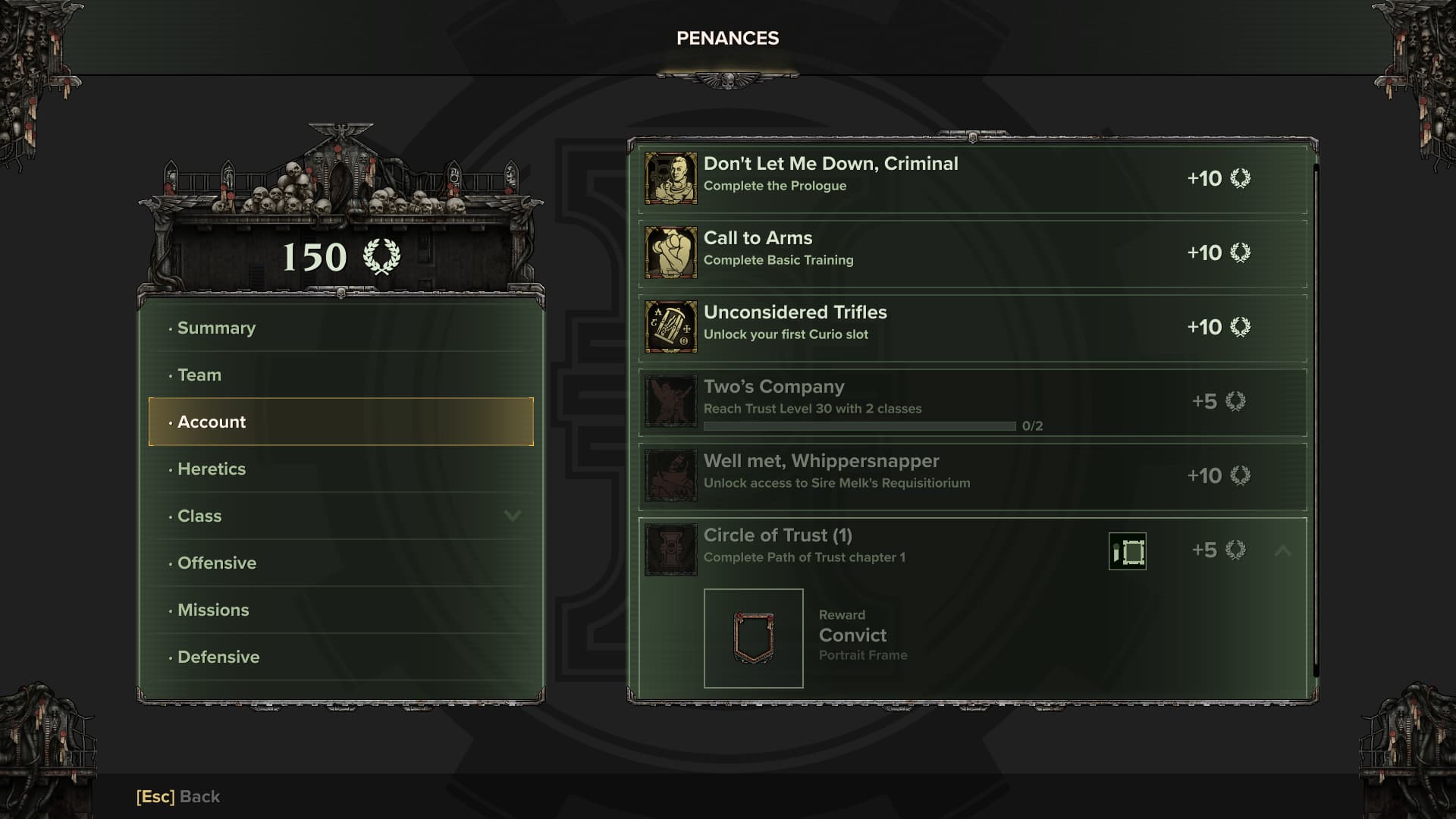The width and height of the screenshot is (1456, 819).
Task: Select the Account category
Action: click(340, 422)
